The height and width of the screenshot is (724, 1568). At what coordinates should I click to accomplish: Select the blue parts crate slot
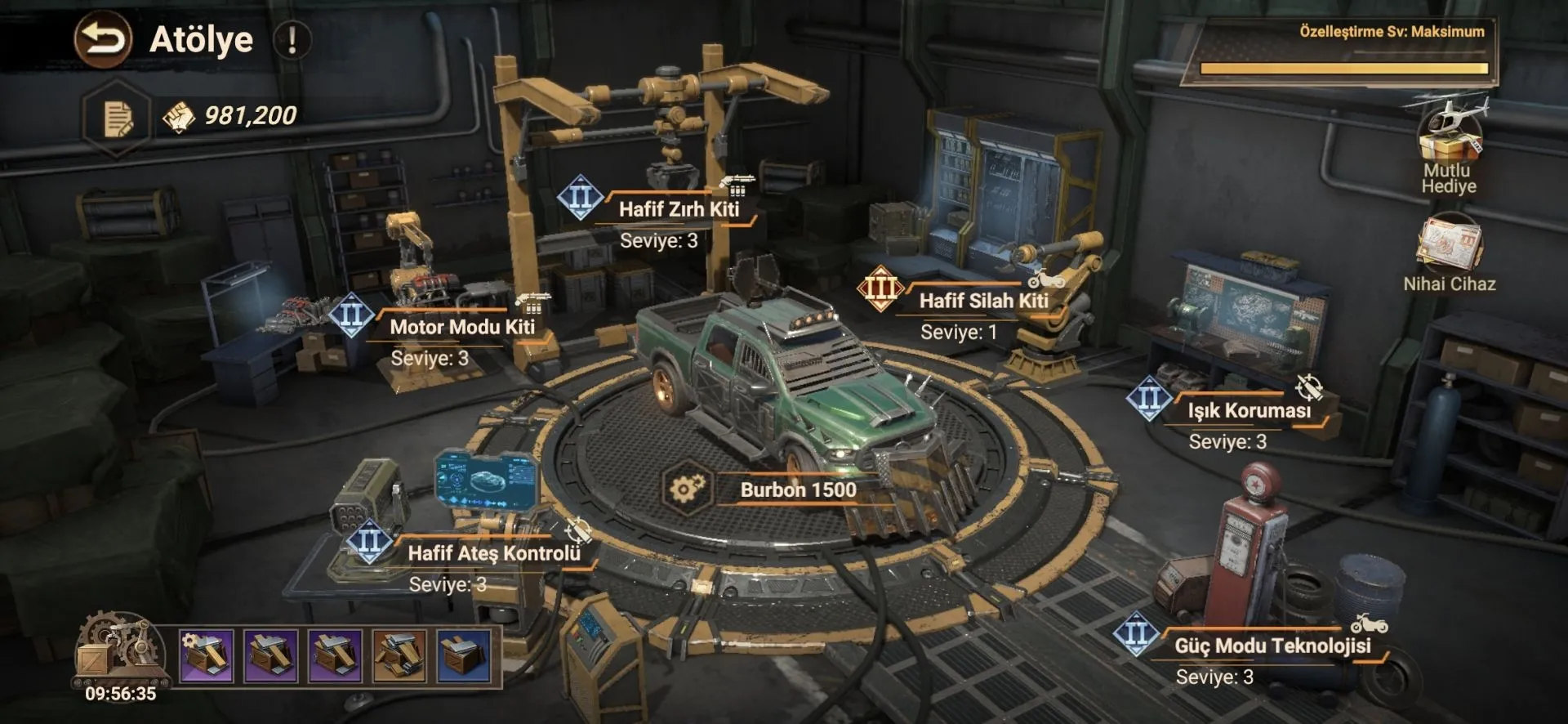(464, 655)
